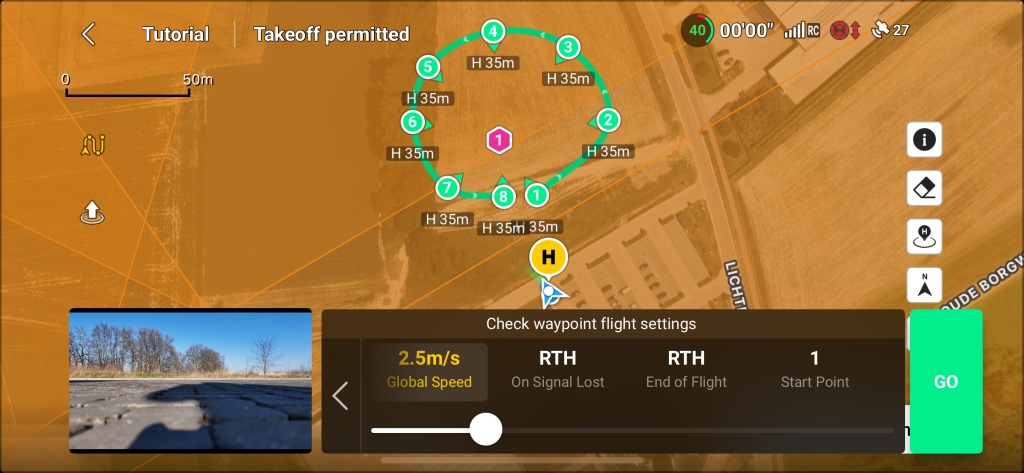Select waypoint 7 on the route
The width and height of the screenshot is (1024, 473).
pos(448,187)
